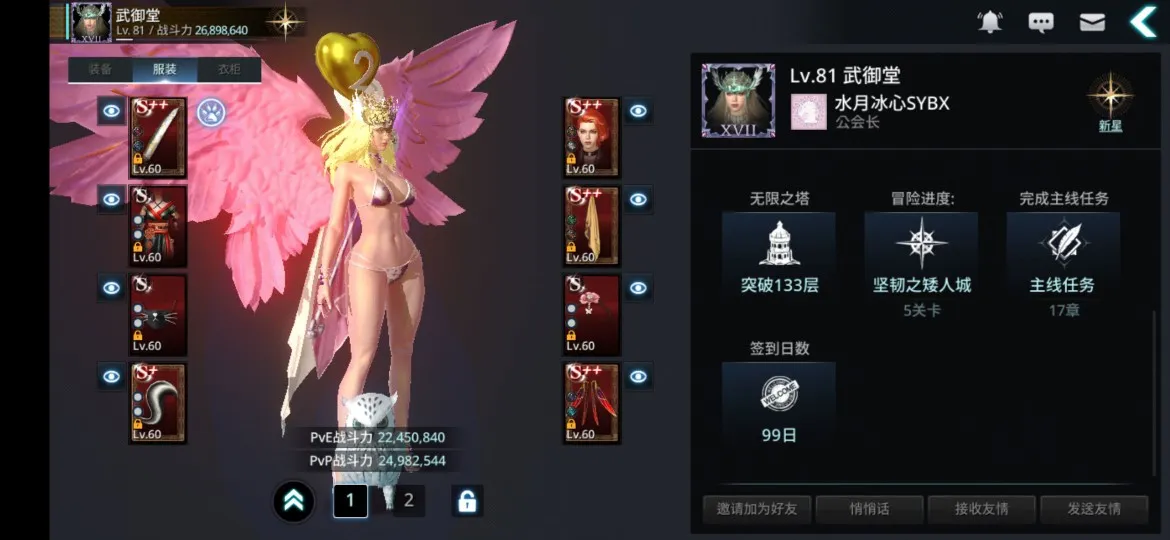The height and width of the screenshot is (540, 1170).
Task: Open the notification bell
Action: click(990, 22)
